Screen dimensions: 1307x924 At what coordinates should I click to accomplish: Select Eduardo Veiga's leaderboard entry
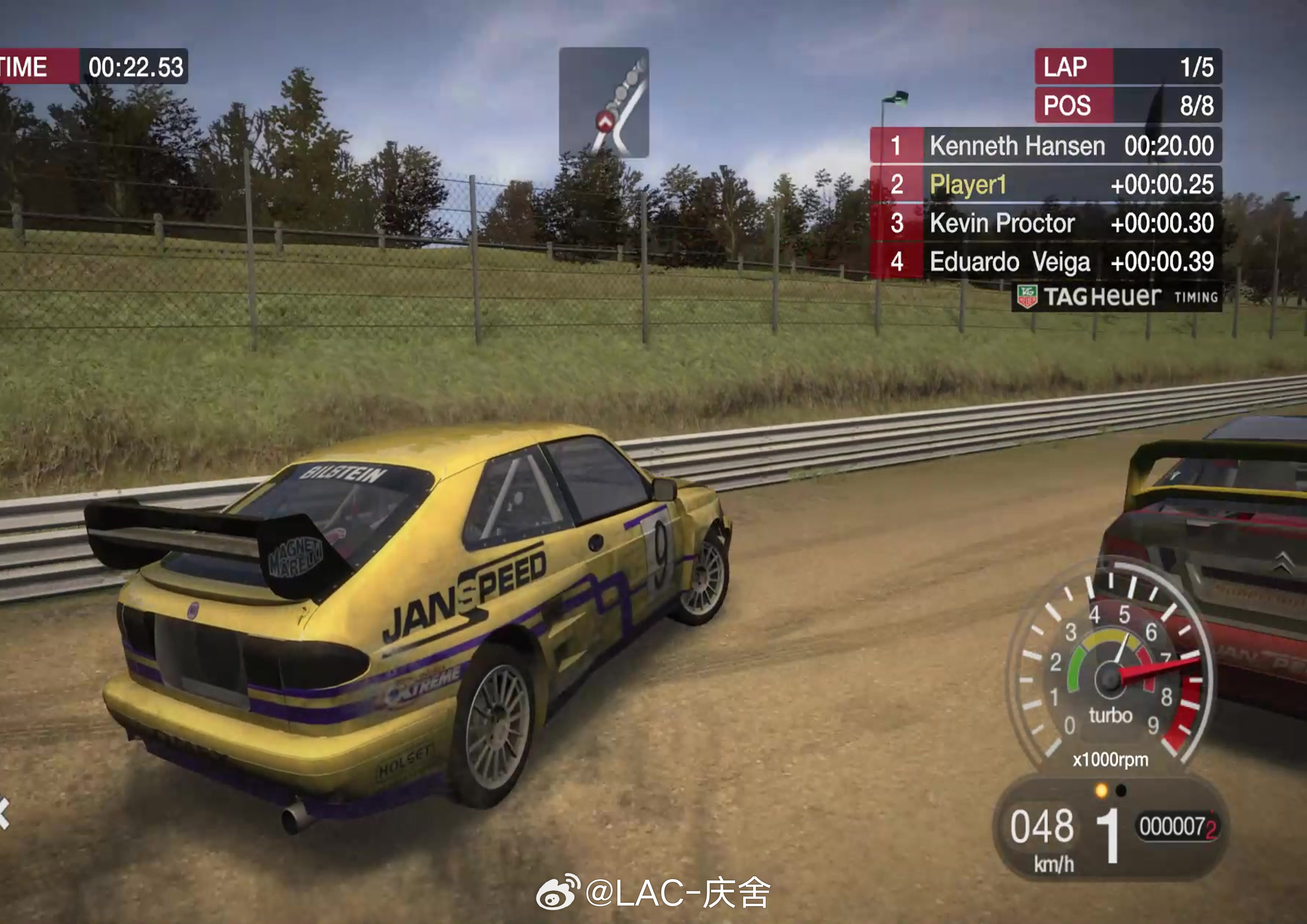(1046, 262)
